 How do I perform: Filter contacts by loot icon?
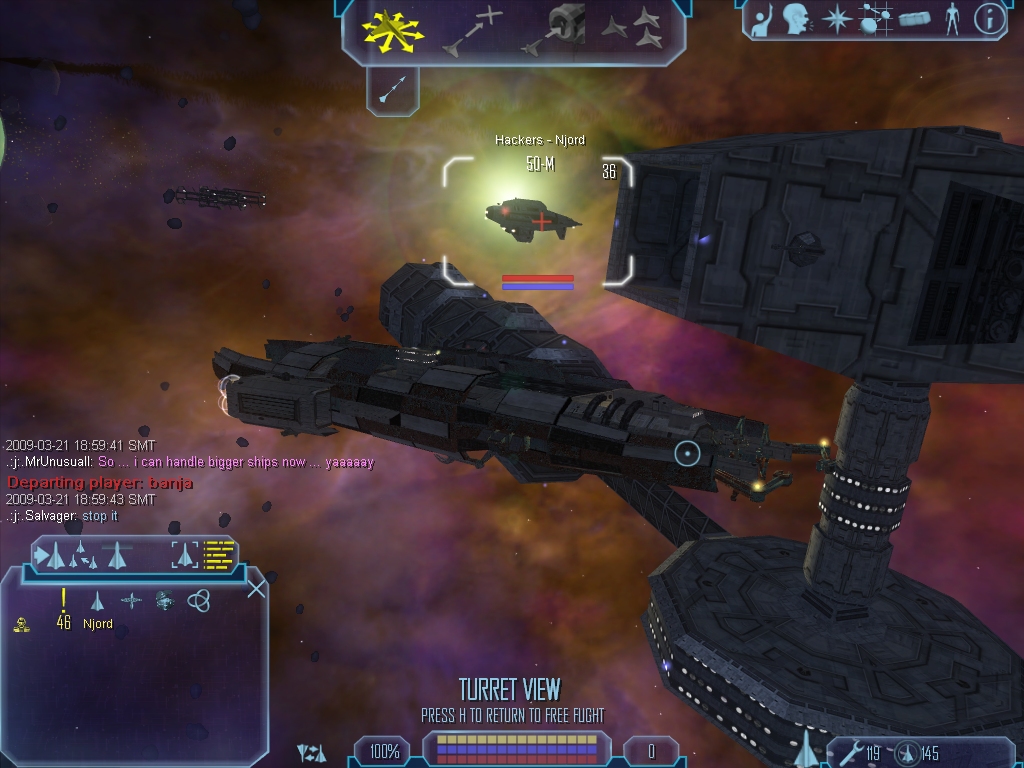coord(165,601)
